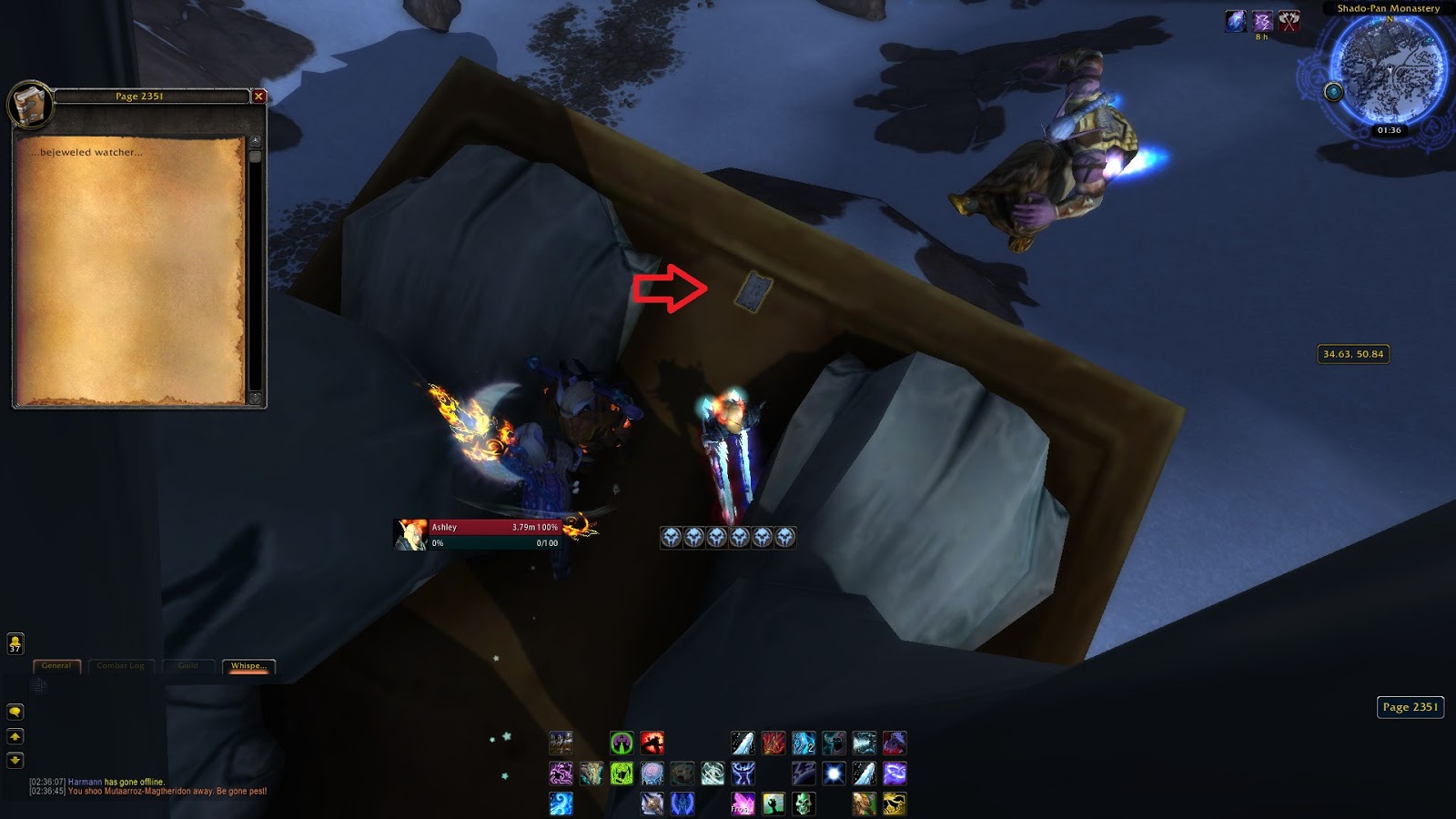
Task: Click the crossed-axes buff beside the minimap
Action: point(1289,21)
